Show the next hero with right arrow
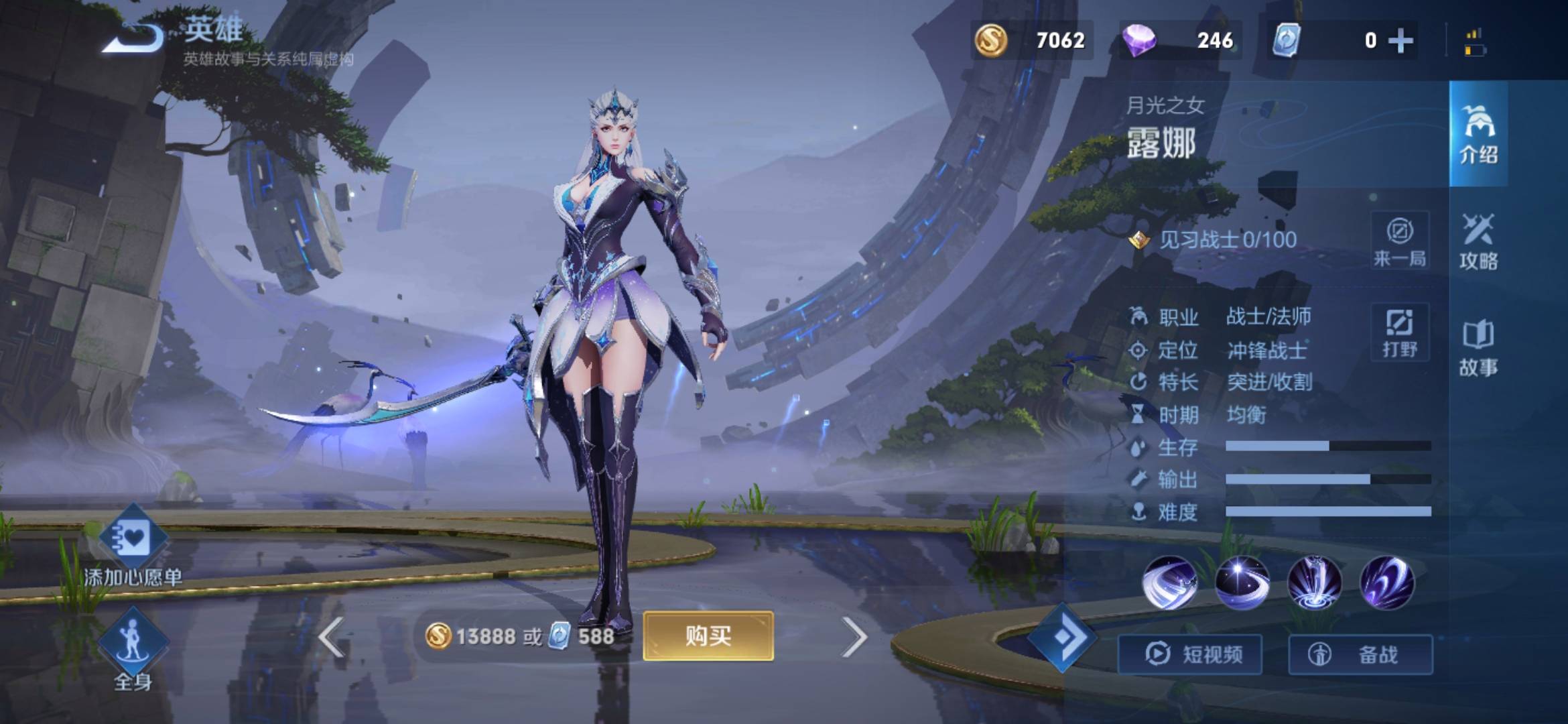The height and width of the screenshot is (724, 1568). (x=854, y=637)
